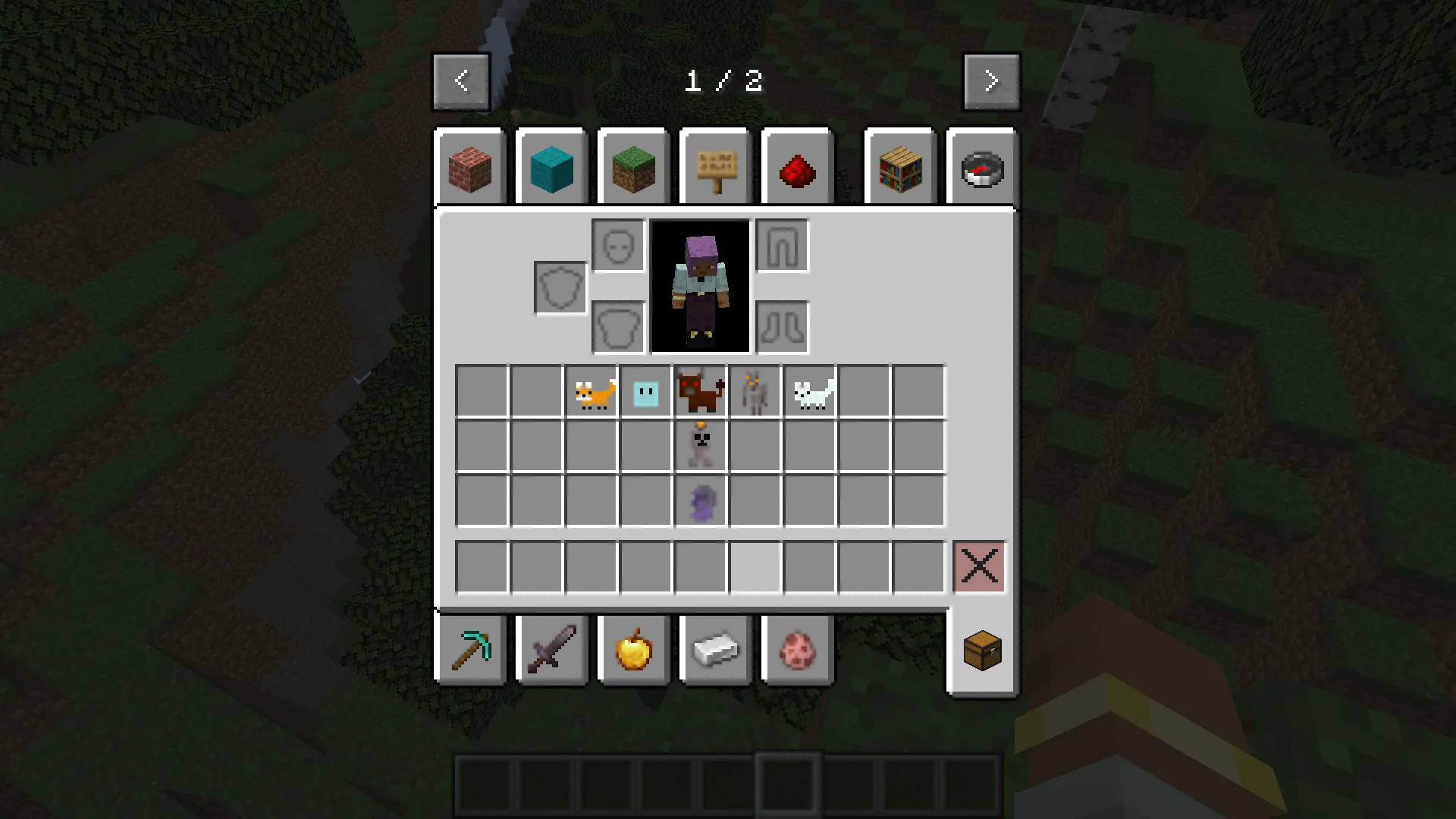1456x819 pixels.
Task: Open the spawn egg tab
Action: [797, 650]
